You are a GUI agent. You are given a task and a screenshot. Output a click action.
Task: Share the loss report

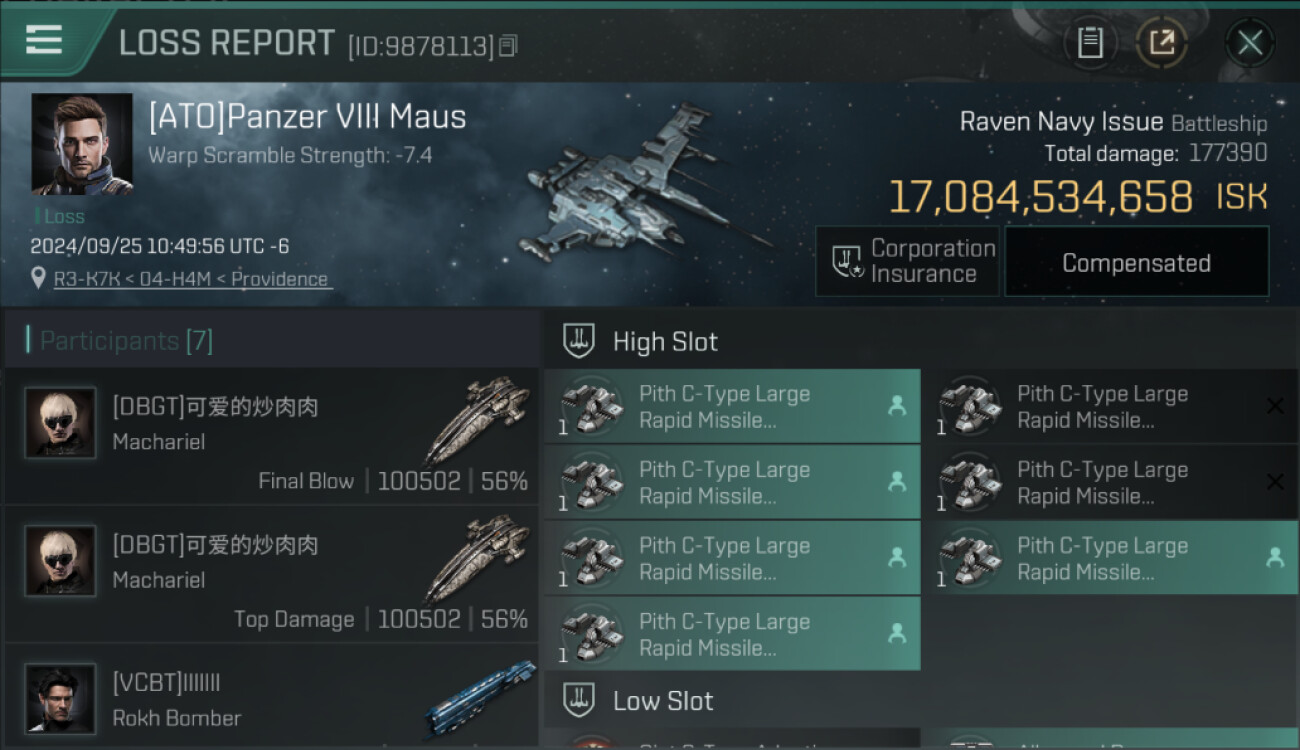coord(1161,42)
